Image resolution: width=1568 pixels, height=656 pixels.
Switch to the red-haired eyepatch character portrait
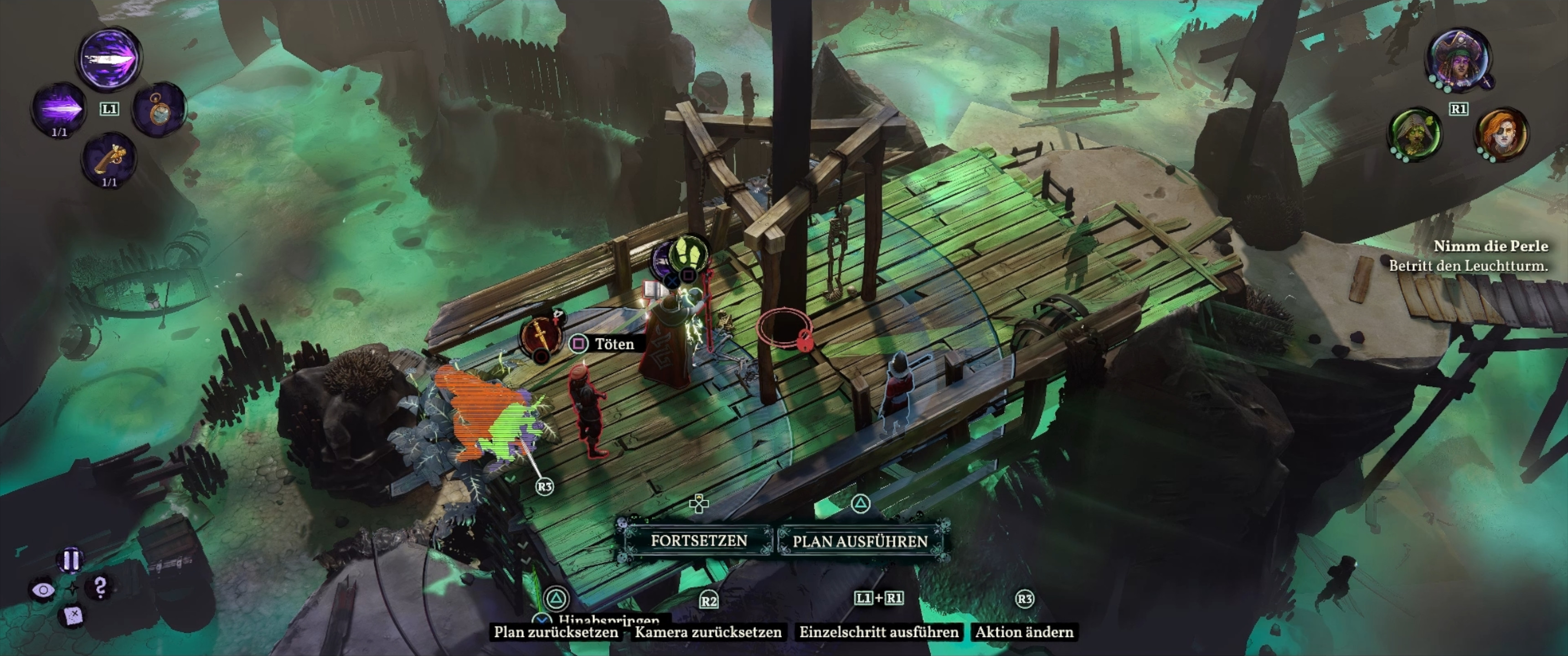pos(1501,134)
